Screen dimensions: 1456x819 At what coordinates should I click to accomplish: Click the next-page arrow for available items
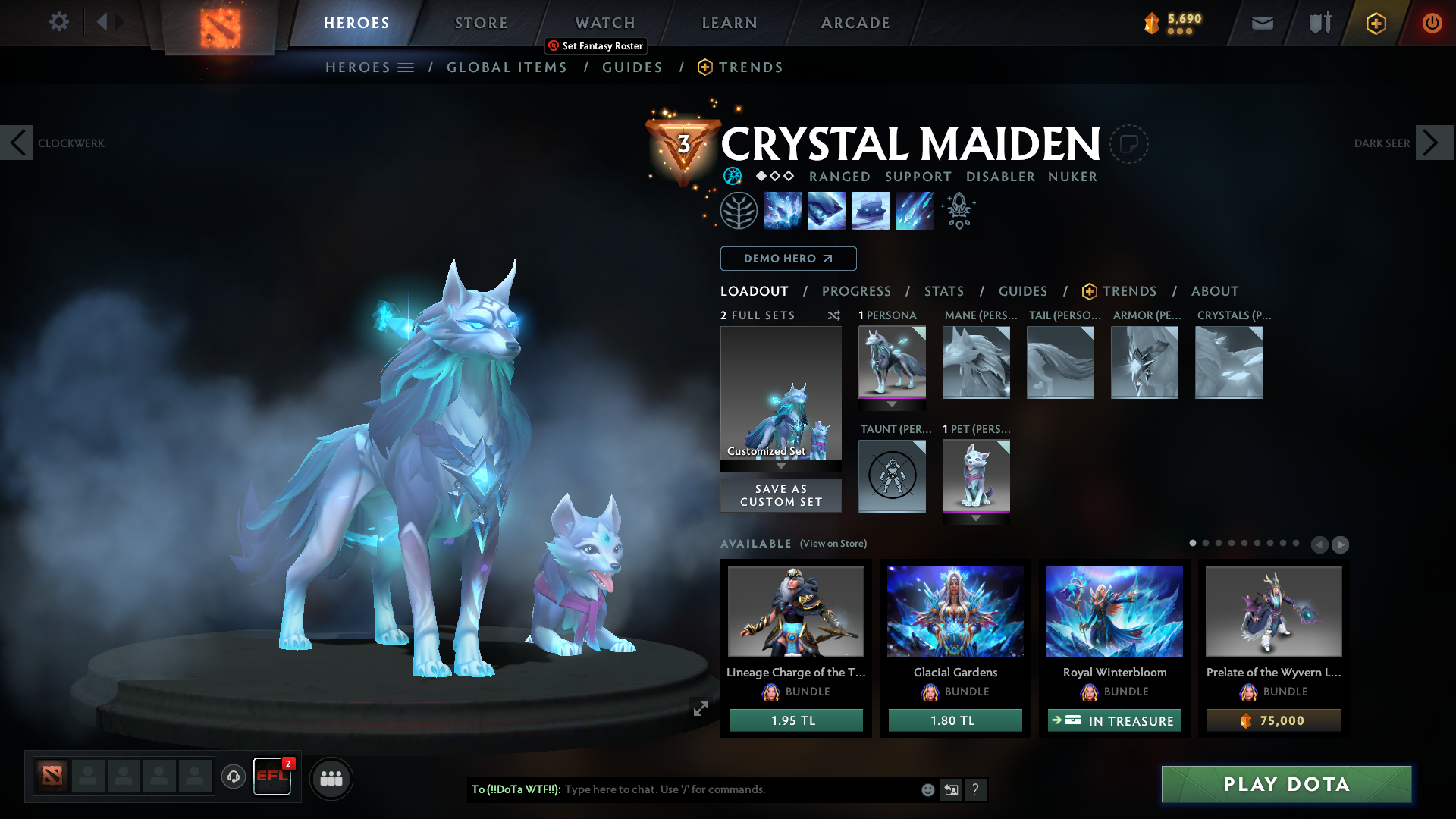(x=1341, y=544)
